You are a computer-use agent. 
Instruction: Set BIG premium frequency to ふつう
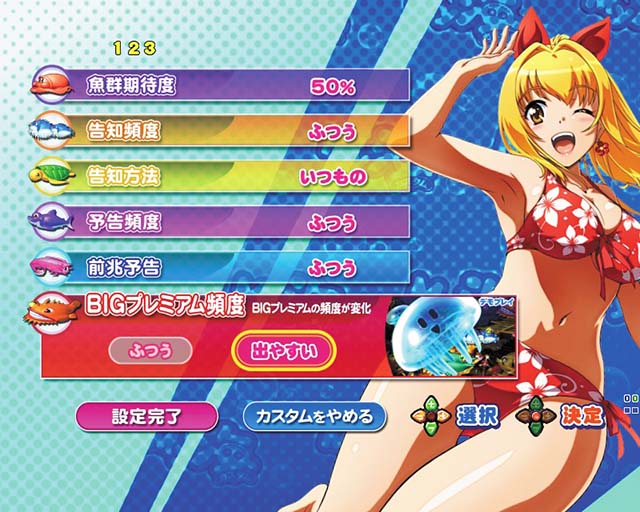[x=147, y=350]
